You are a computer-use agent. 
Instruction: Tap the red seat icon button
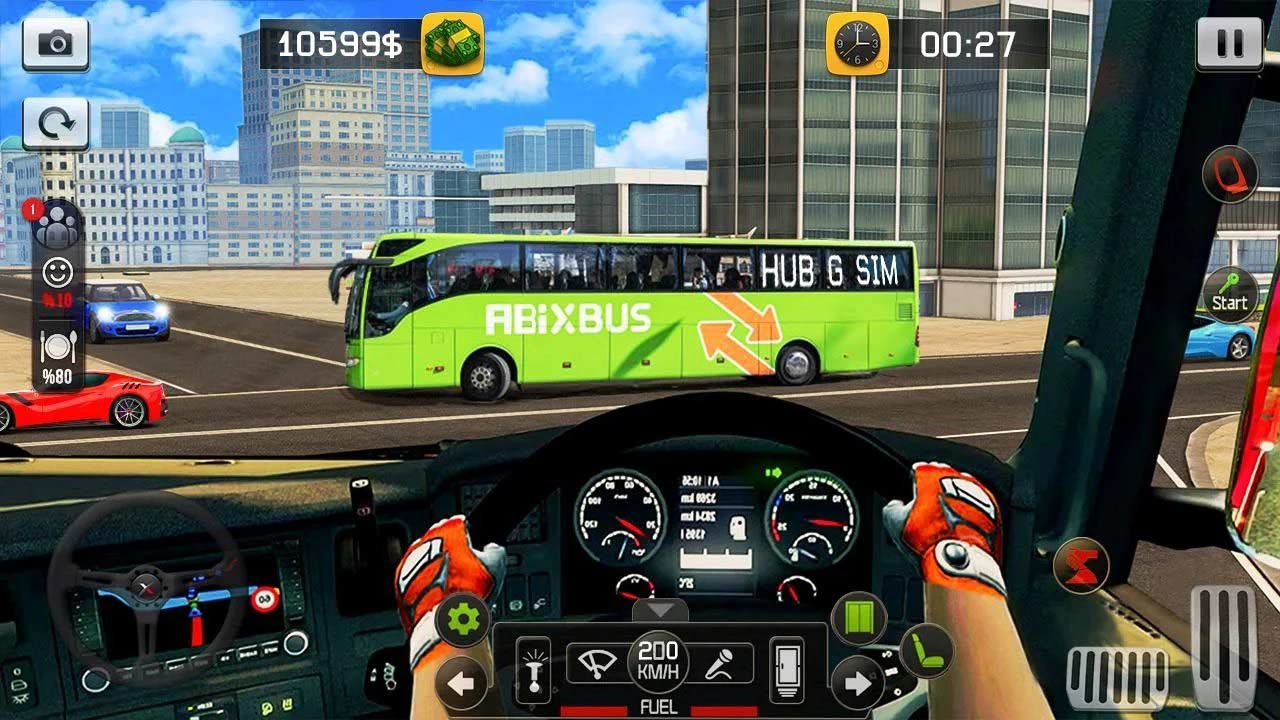pyautogui.click(x=1229, y=174)
